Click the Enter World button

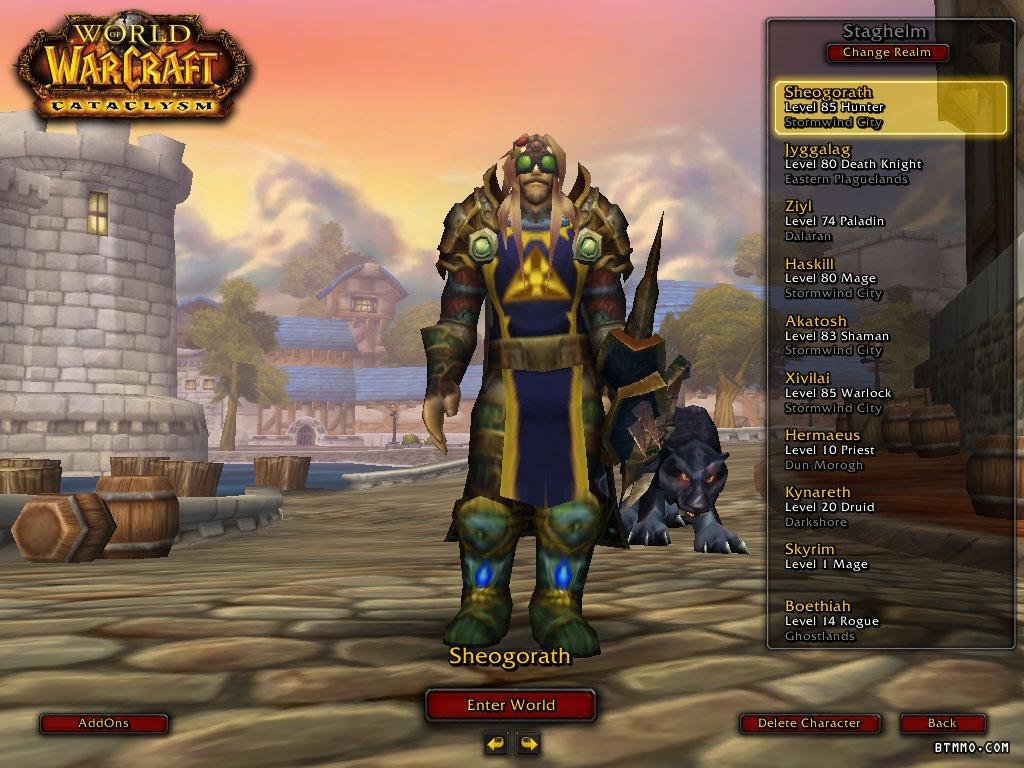tap(511, 705)
